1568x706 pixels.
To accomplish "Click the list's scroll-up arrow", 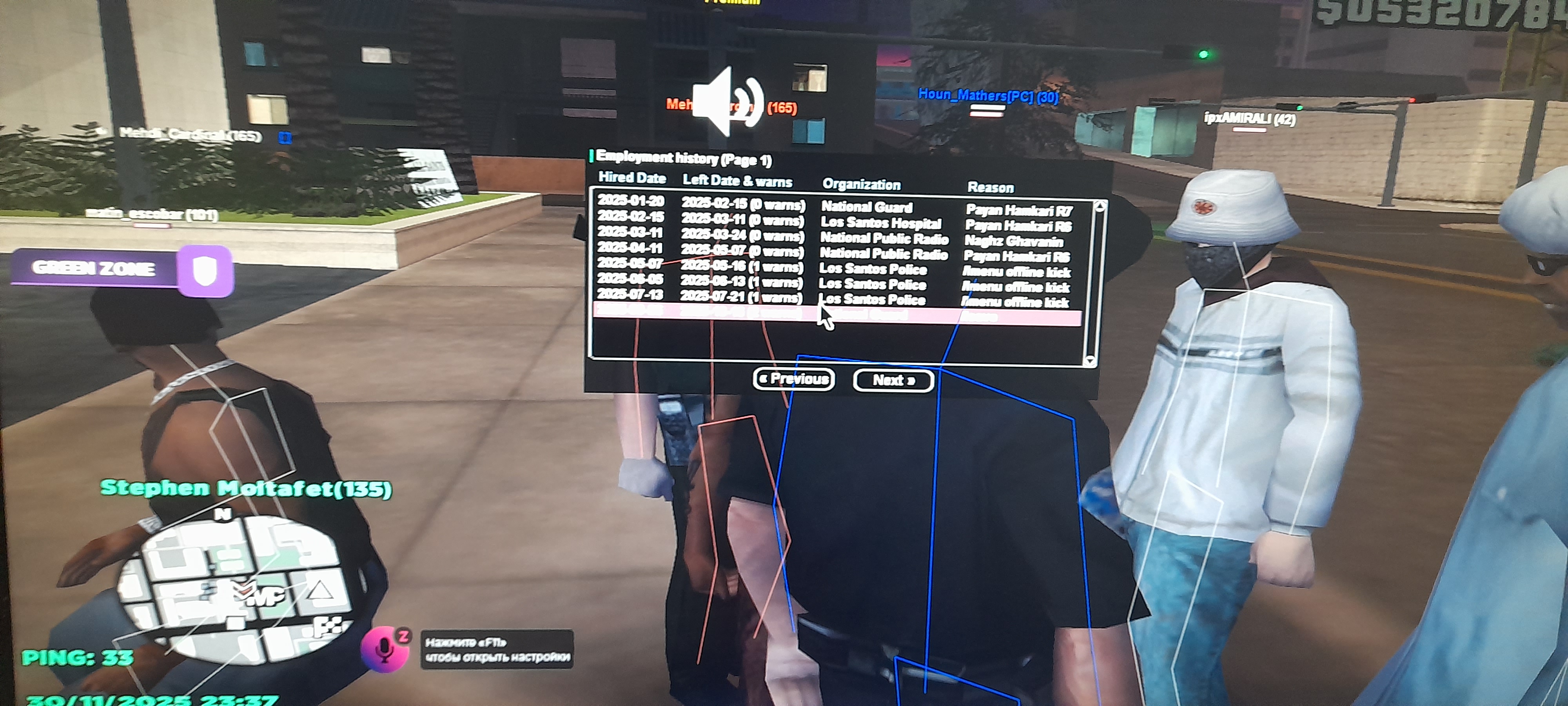I will 1099,206.
